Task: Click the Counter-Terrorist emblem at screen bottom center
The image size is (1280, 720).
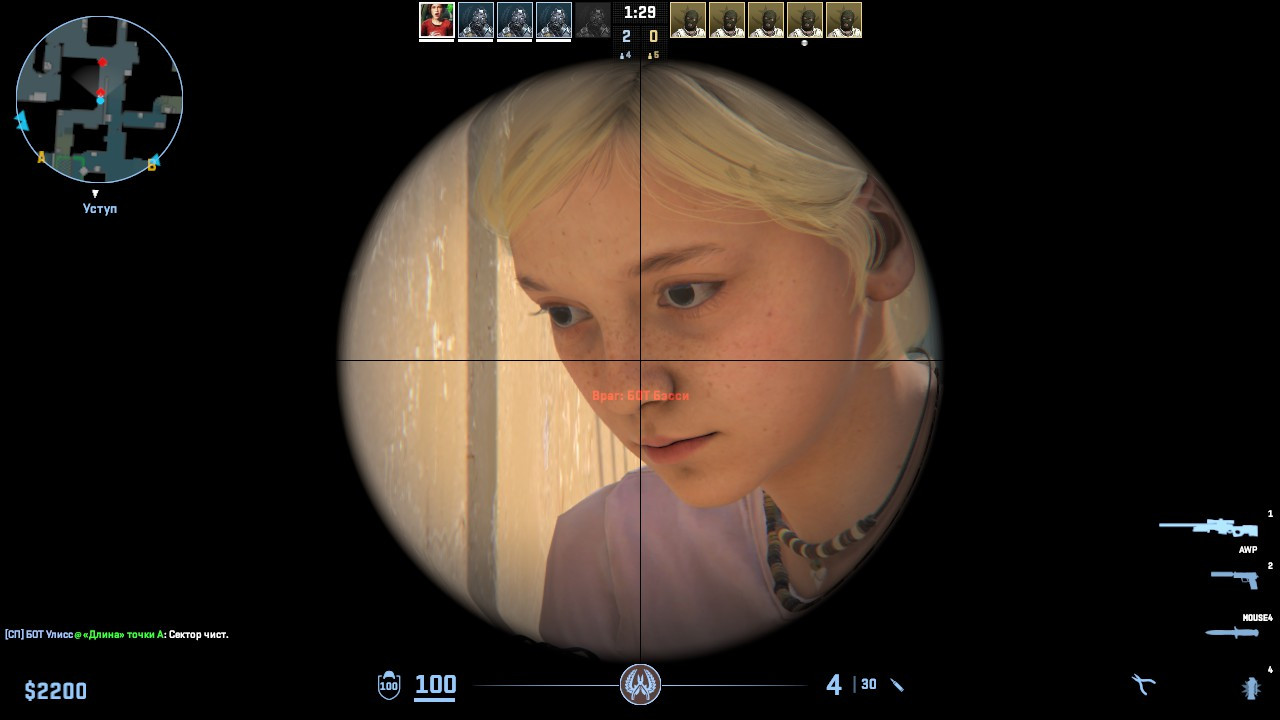Action: point(640,686)
